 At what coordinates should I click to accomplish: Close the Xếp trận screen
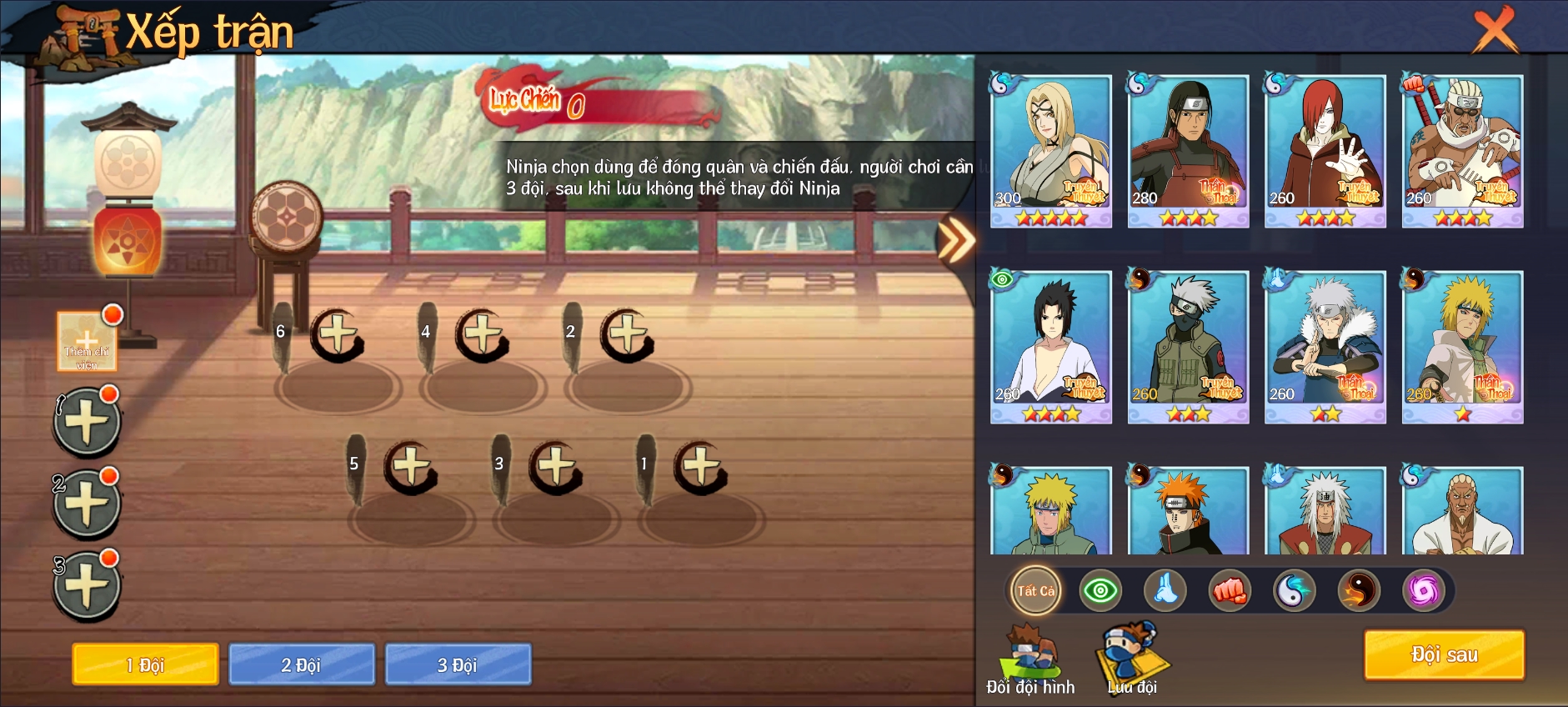tap(1495, 30)
